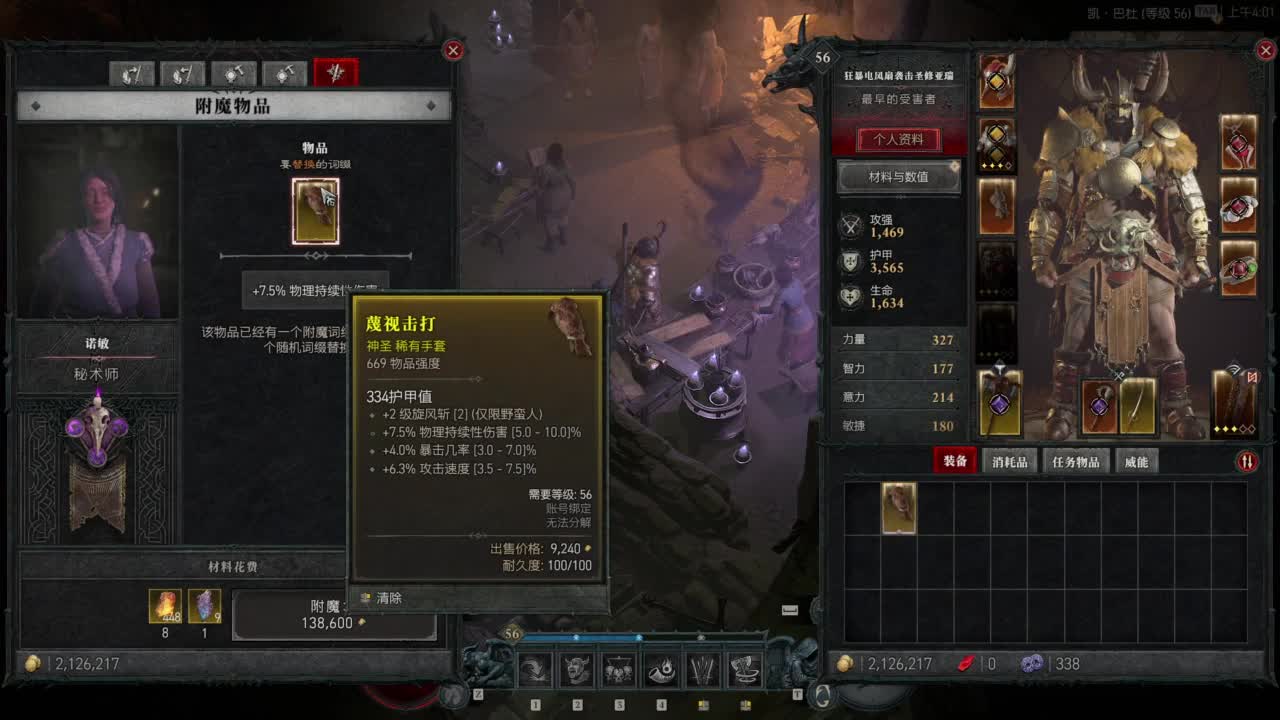Click the first pickaxe upgrade tab icon
The height and width of the screenshot is (720, 1280).
(231, 74)
